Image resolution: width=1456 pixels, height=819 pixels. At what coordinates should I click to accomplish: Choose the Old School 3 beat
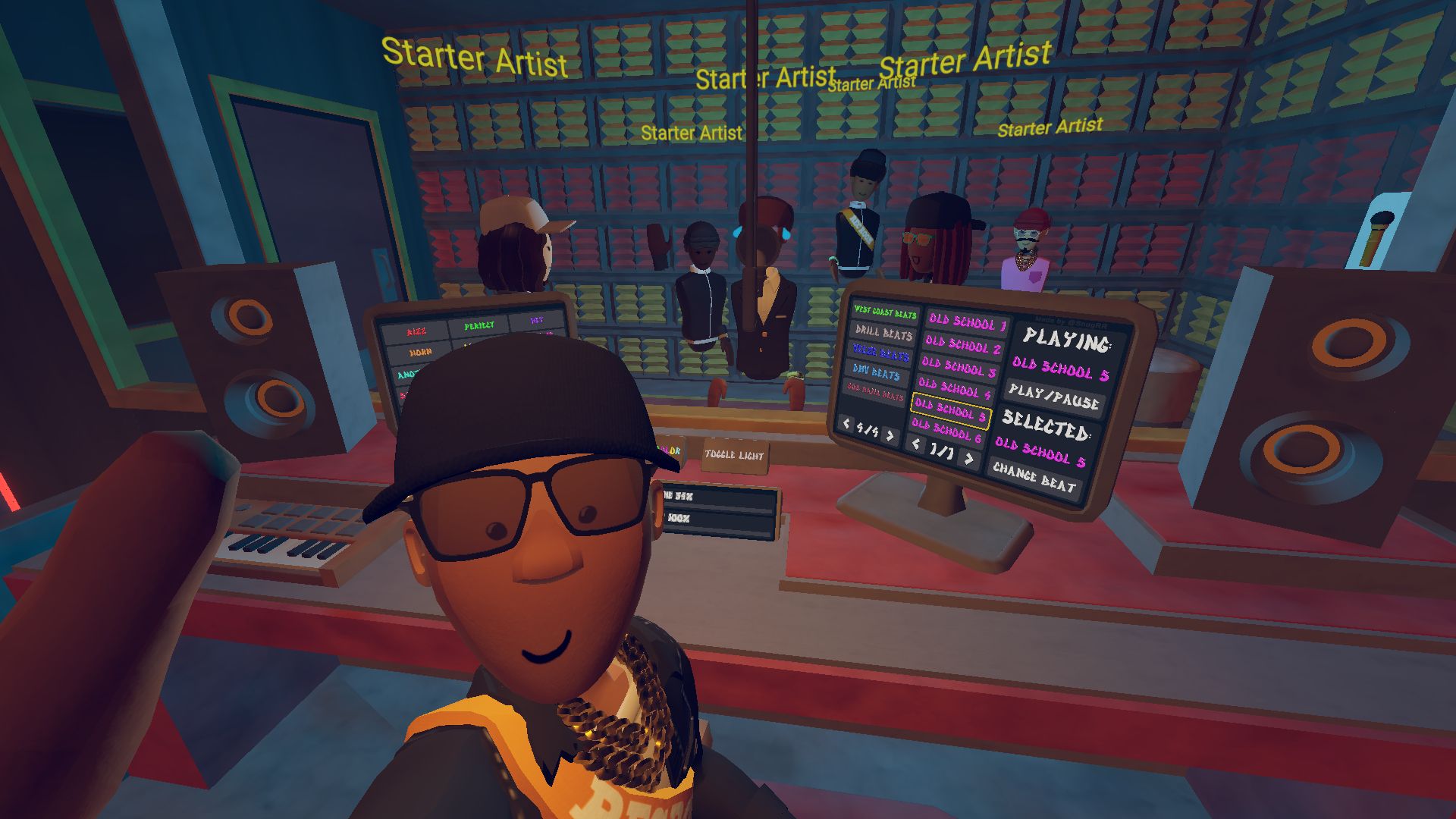pyautogui.click(x=959, y=368)
